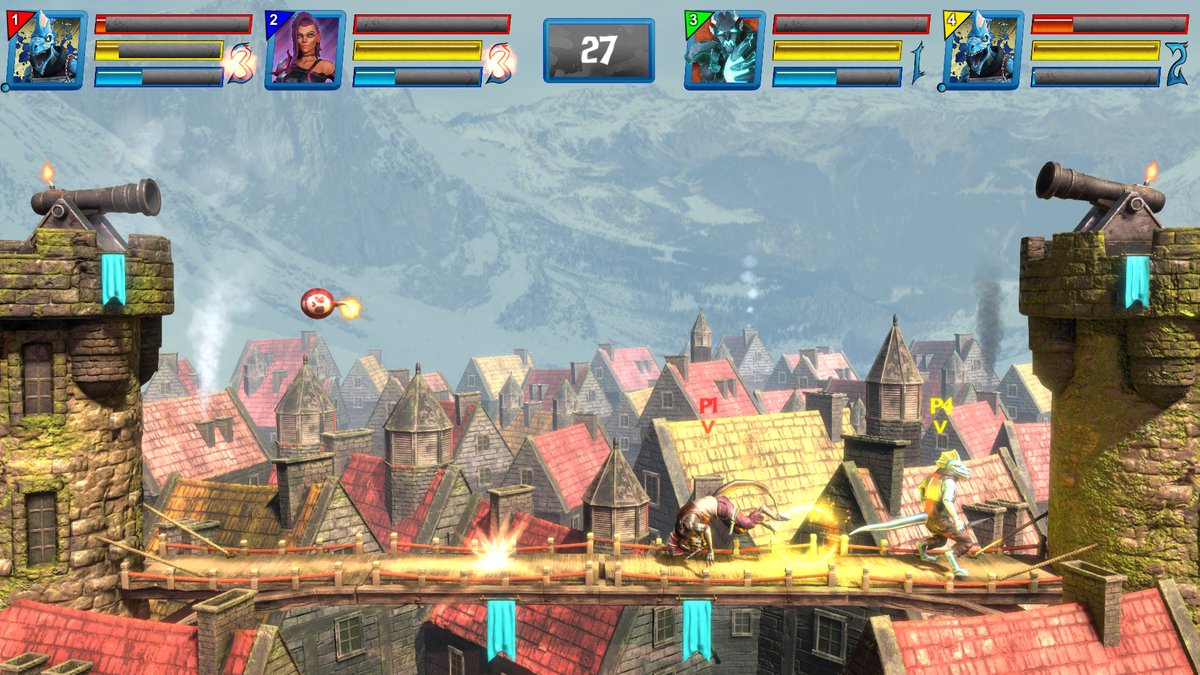
Task: Choose player 3's horned monster portrait
Action: 724,50
